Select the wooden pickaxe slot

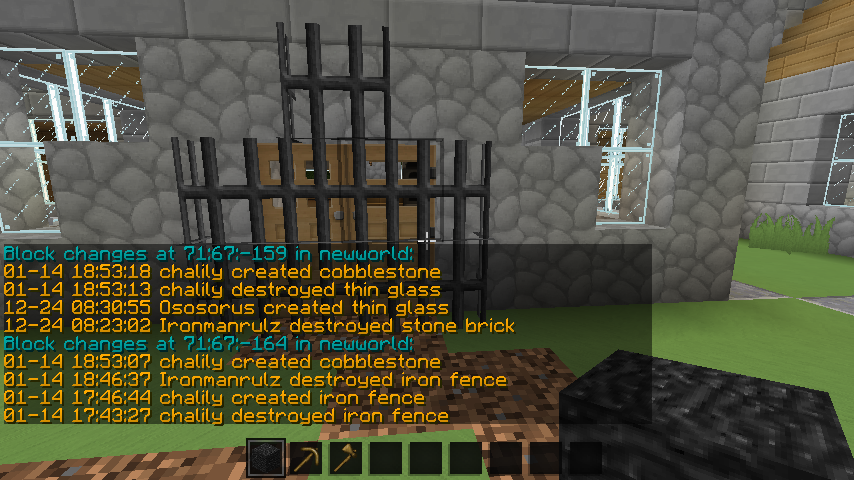click(306, 459)
